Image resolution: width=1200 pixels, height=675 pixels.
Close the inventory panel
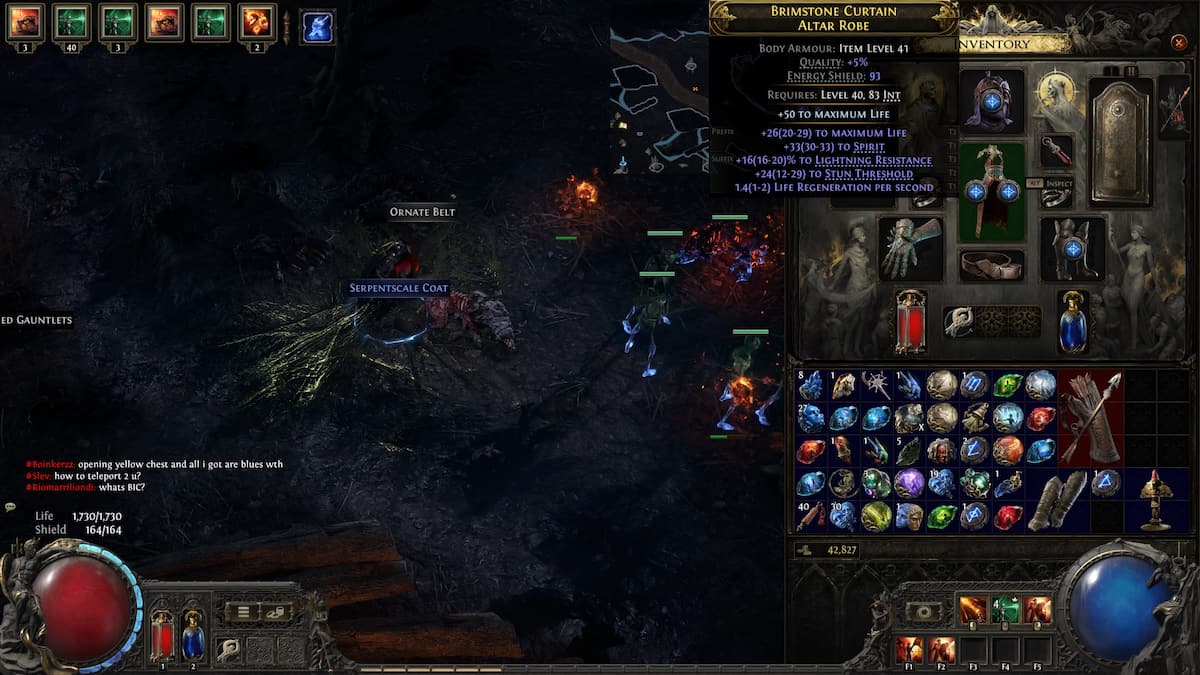pyautogui.click(x=1178, y=43)
